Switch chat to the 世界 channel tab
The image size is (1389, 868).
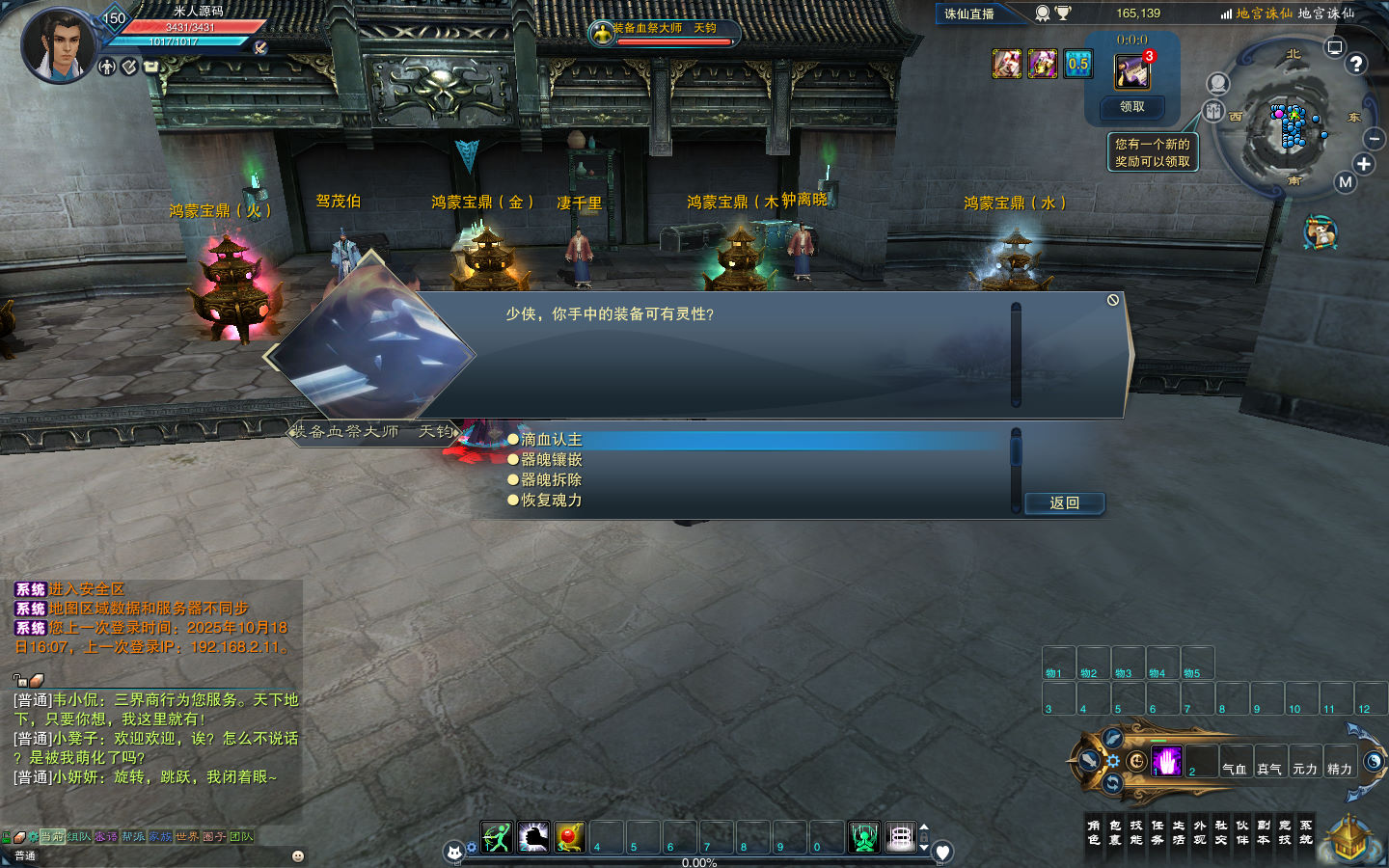tap(187, 837)
